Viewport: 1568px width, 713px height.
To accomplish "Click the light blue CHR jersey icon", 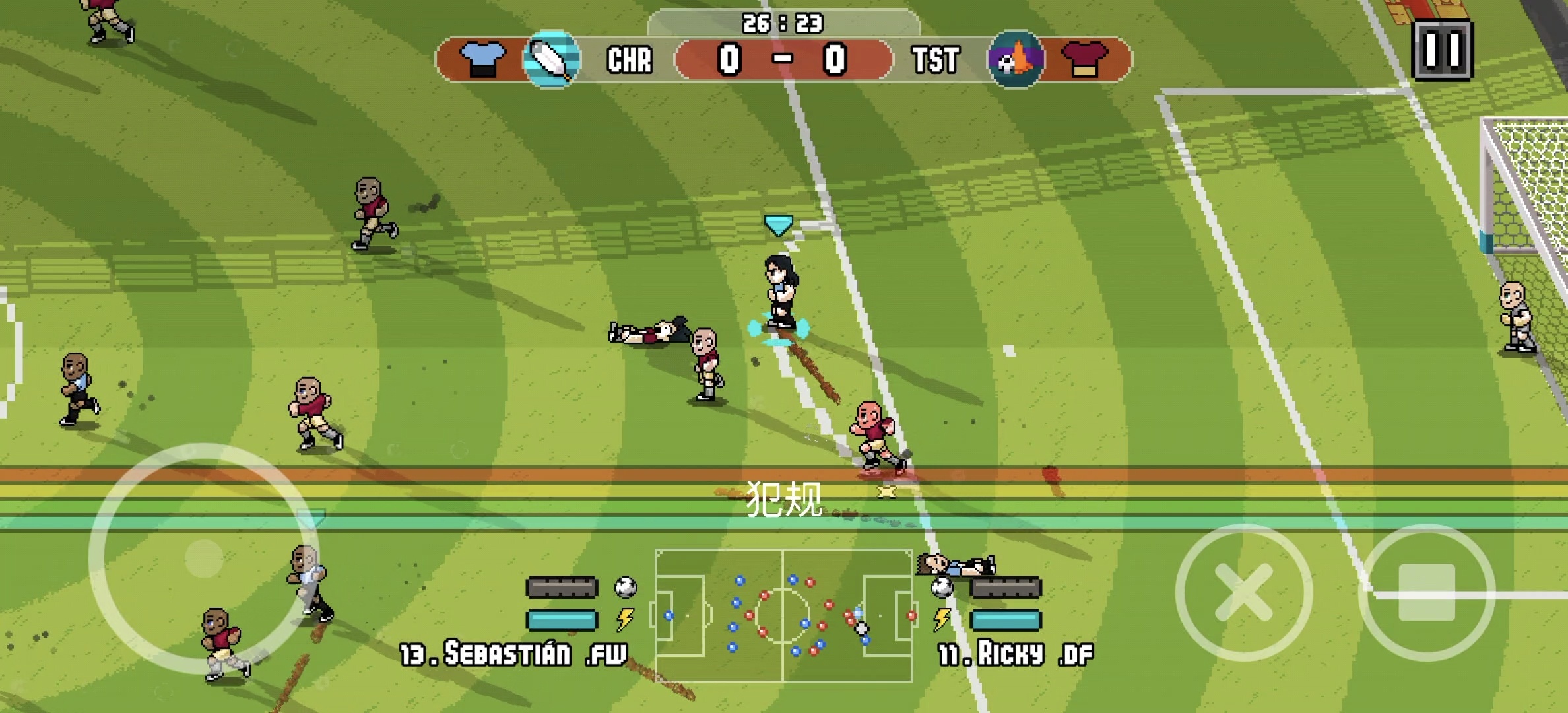I will point(482,59).
